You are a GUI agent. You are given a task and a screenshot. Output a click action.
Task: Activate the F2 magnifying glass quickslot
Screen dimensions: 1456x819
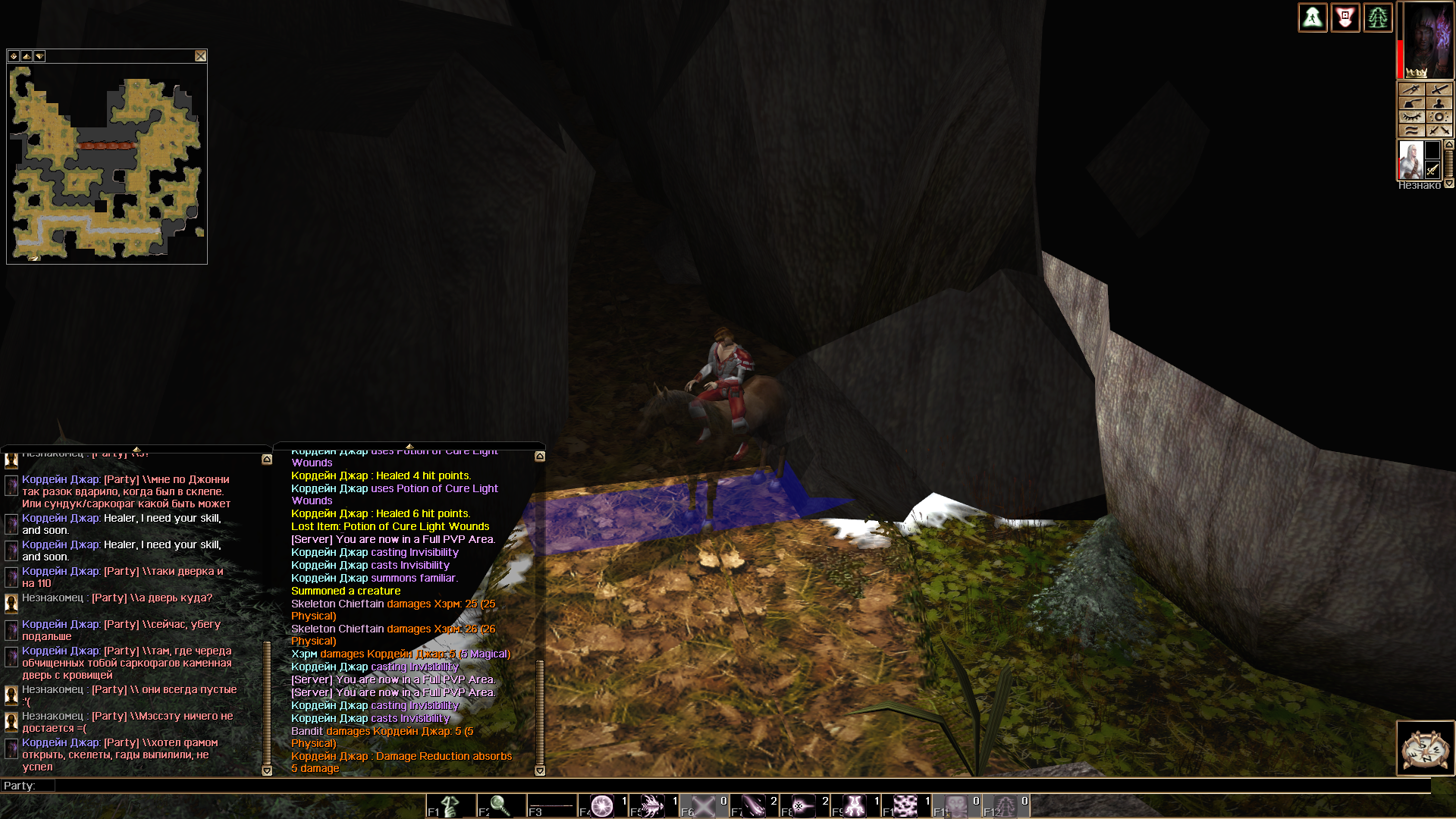click(x=500, y=805)
